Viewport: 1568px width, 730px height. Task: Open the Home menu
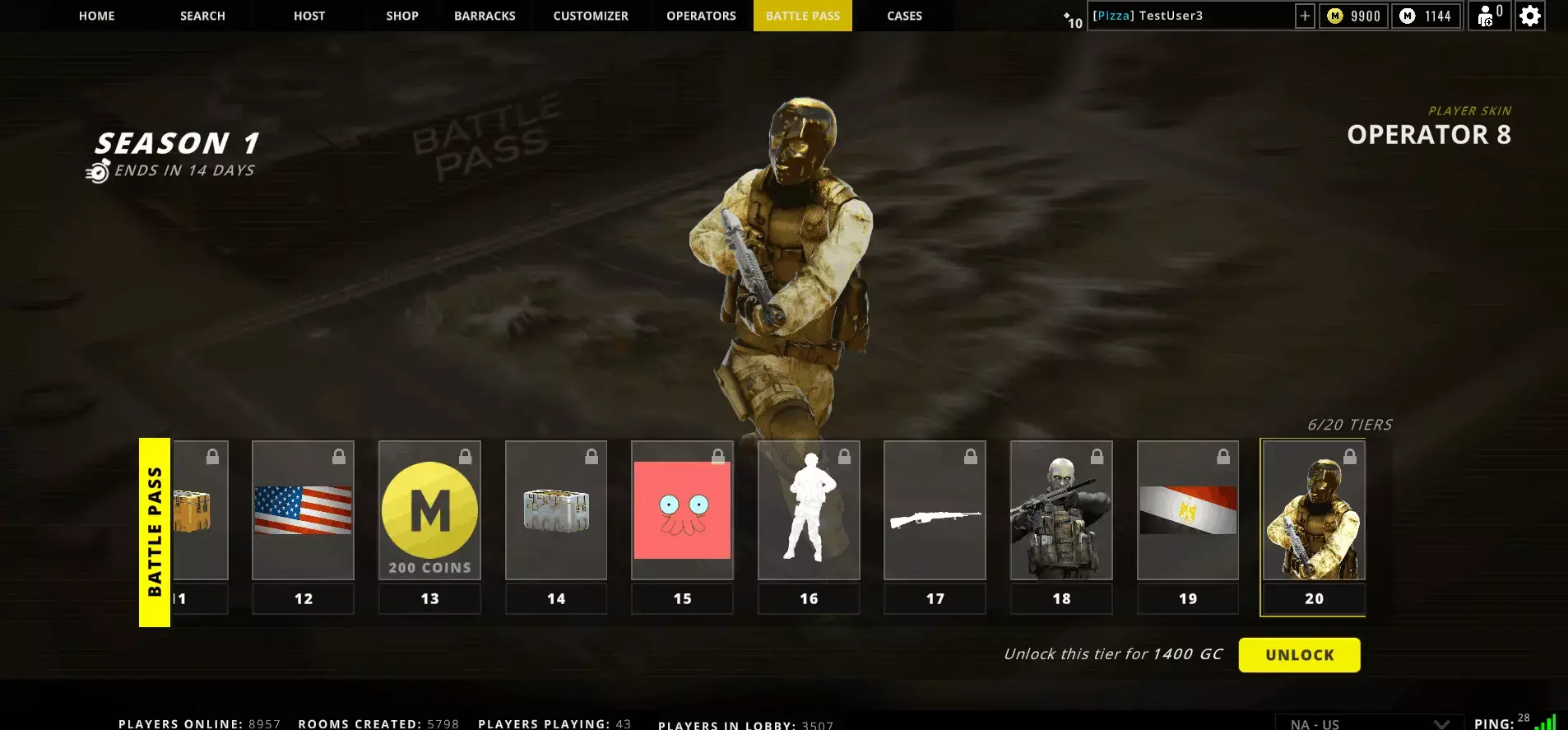coord(97,16)
